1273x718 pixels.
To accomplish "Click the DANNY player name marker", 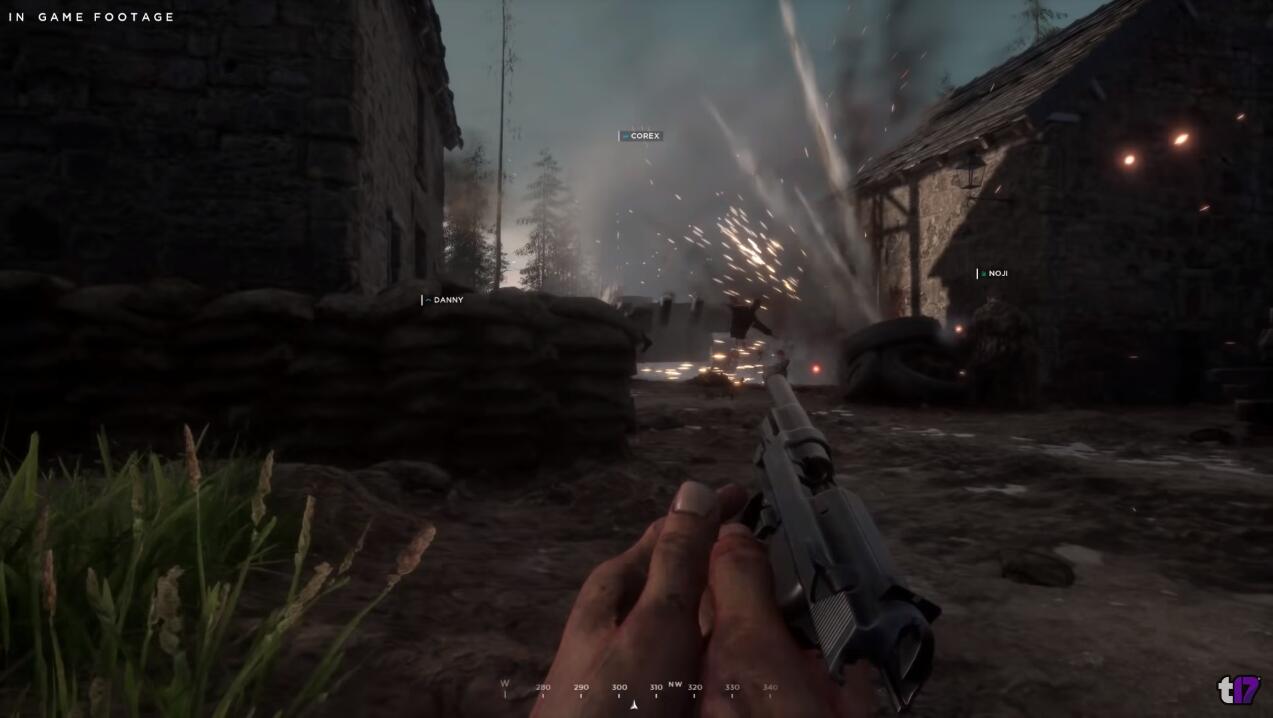I will 444,300.
